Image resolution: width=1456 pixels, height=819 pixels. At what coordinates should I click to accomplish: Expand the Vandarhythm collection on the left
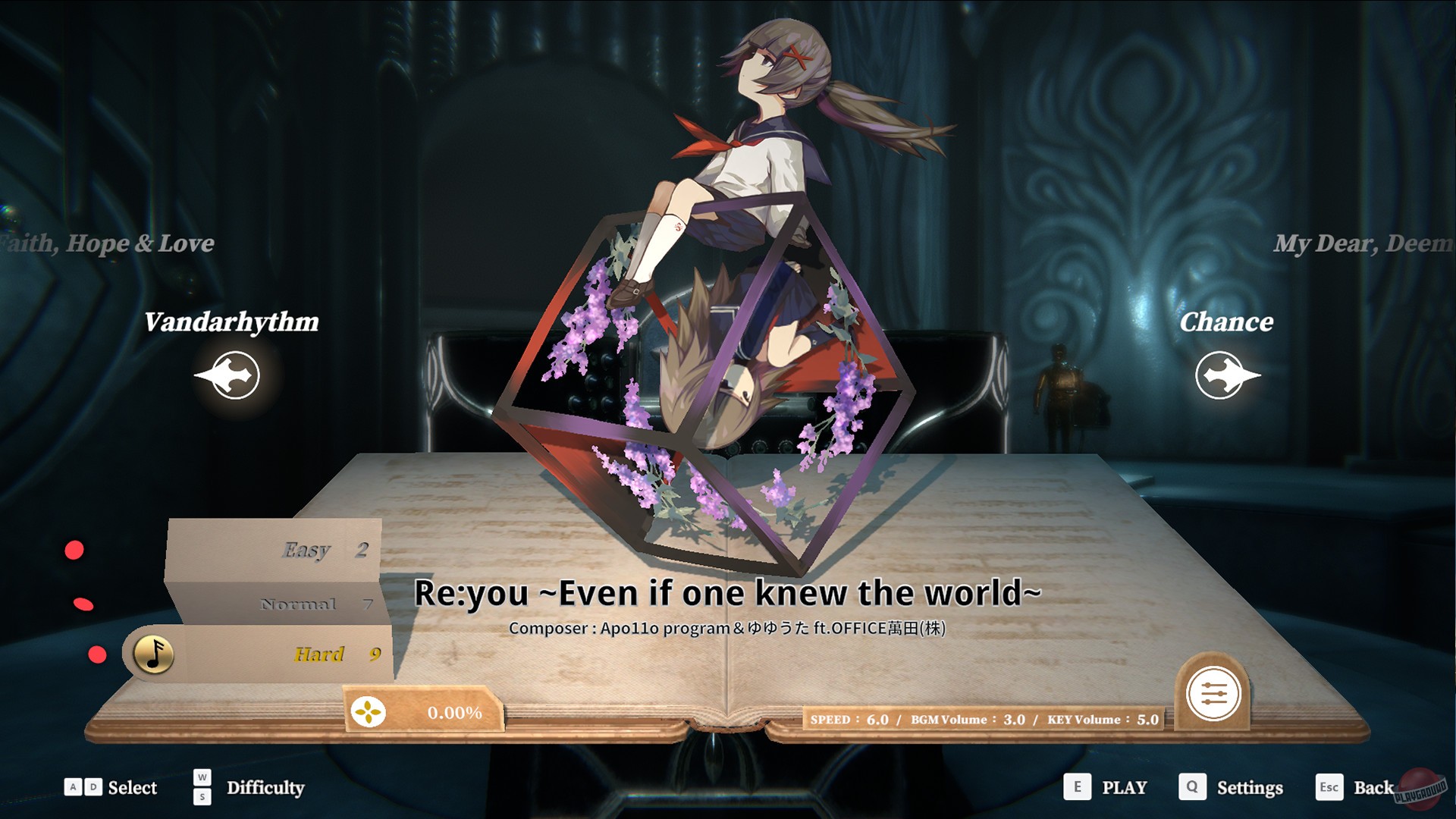click(x=234, y=322)
